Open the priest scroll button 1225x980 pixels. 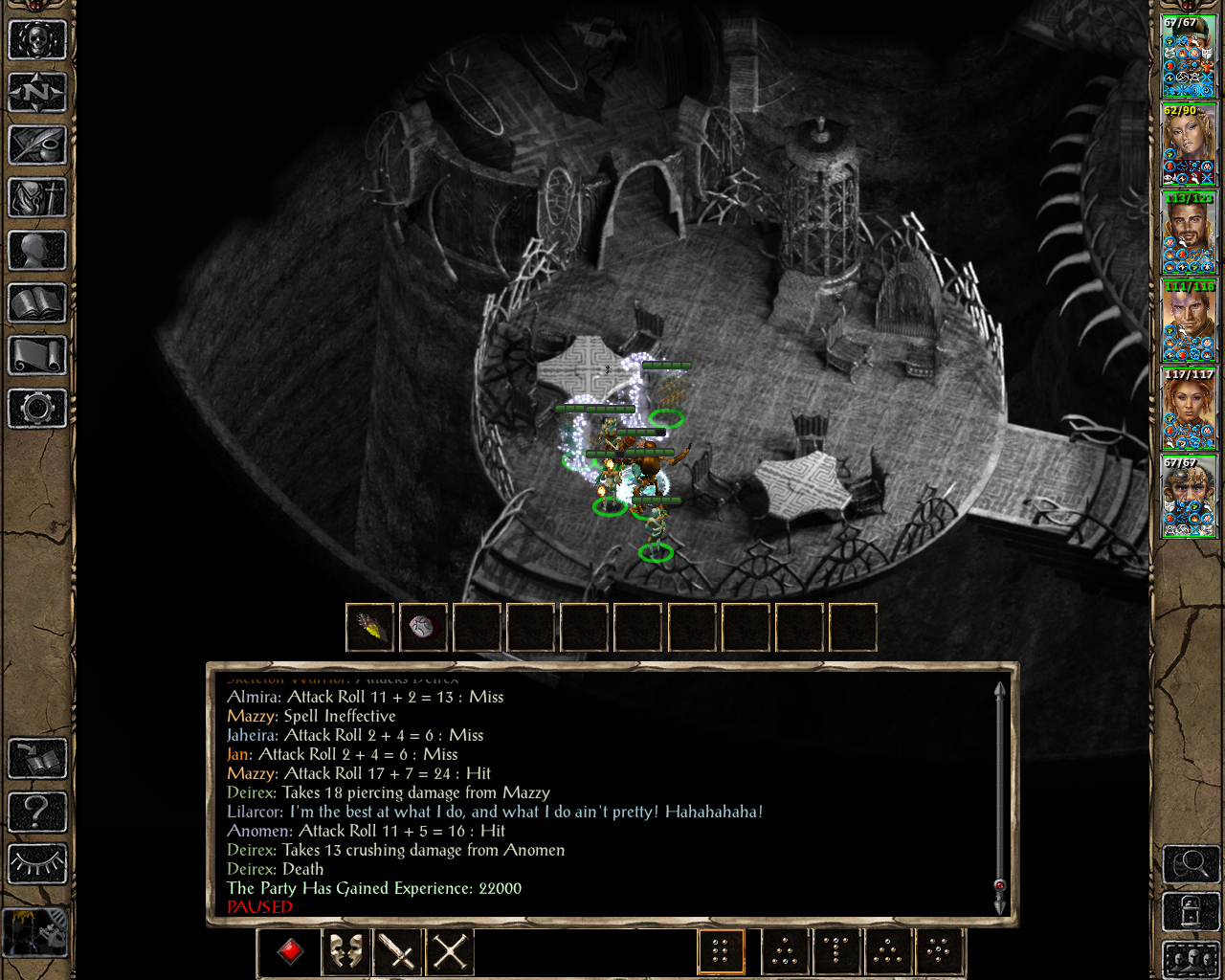coord(36,356)
